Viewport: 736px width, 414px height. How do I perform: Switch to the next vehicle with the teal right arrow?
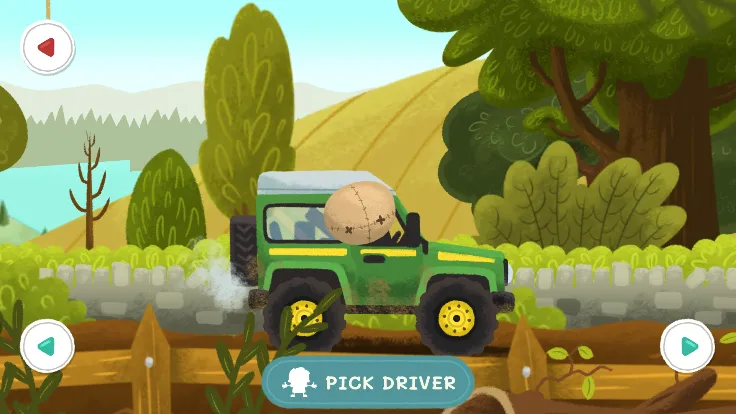pos(687,346)
